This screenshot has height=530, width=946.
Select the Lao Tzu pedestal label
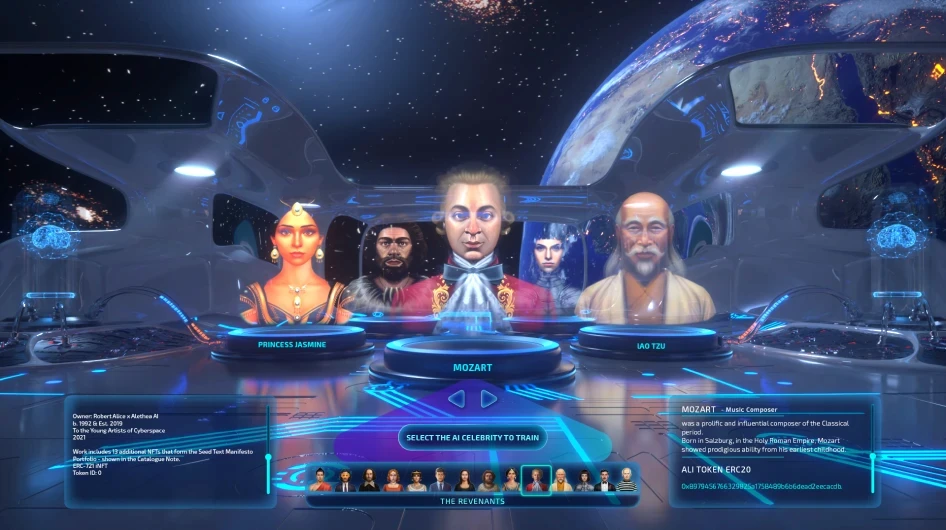[x=651, y=345]
